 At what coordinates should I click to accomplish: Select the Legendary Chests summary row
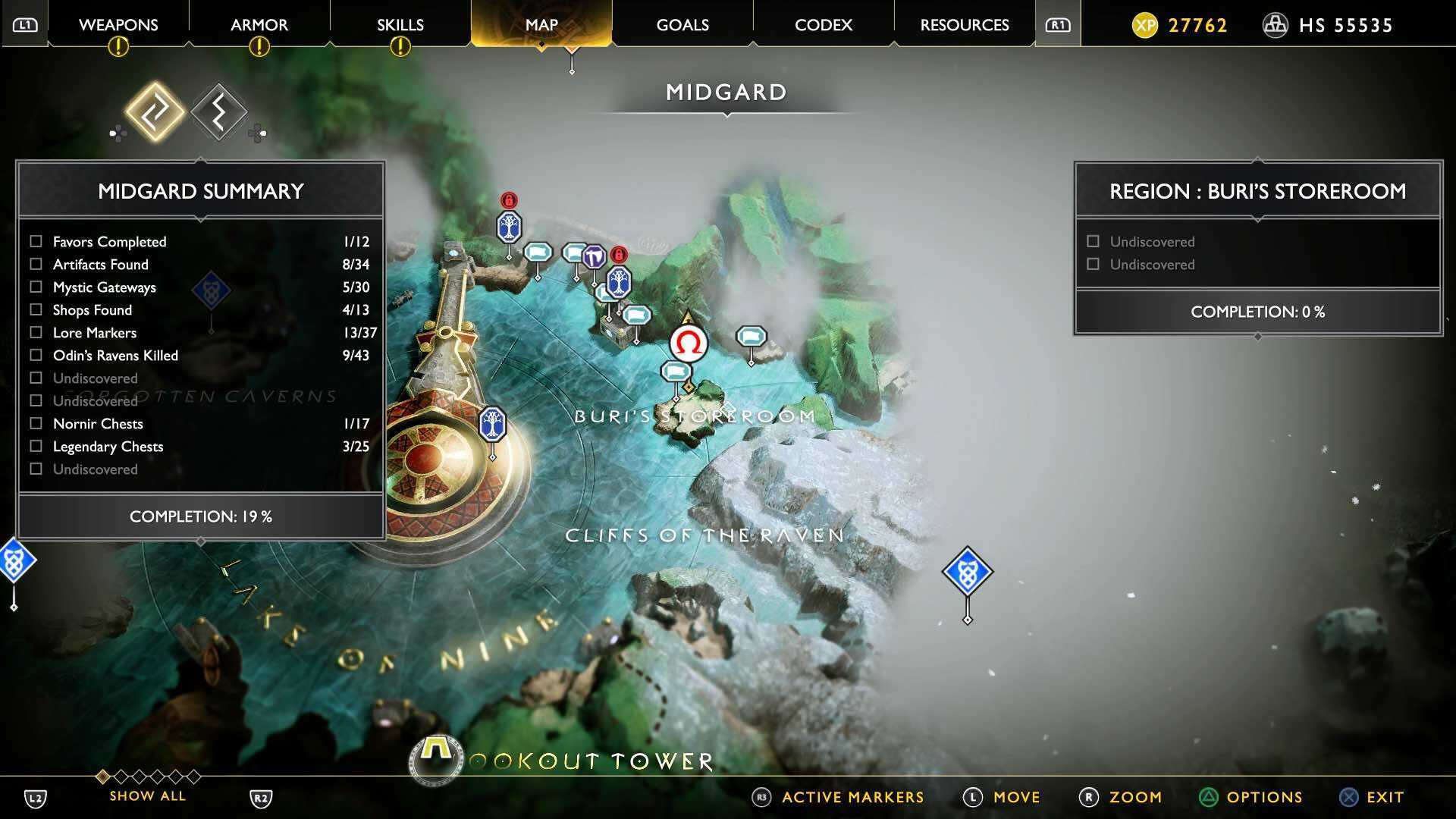click(x=107, y=447)
